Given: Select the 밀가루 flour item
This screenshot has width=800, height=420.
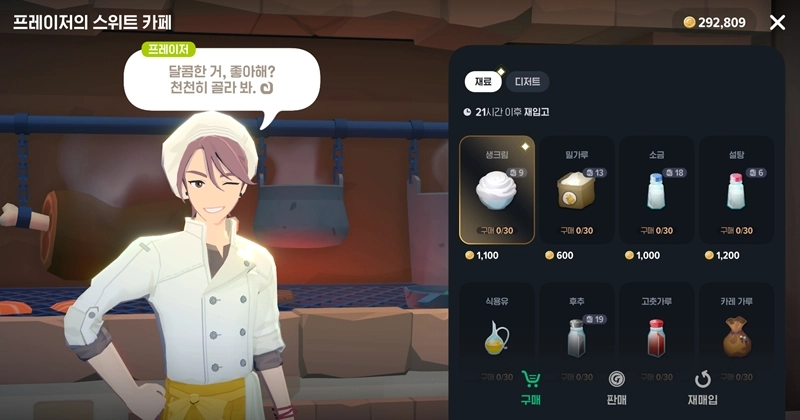Looking at the screenshot, I should click(577, 190).
